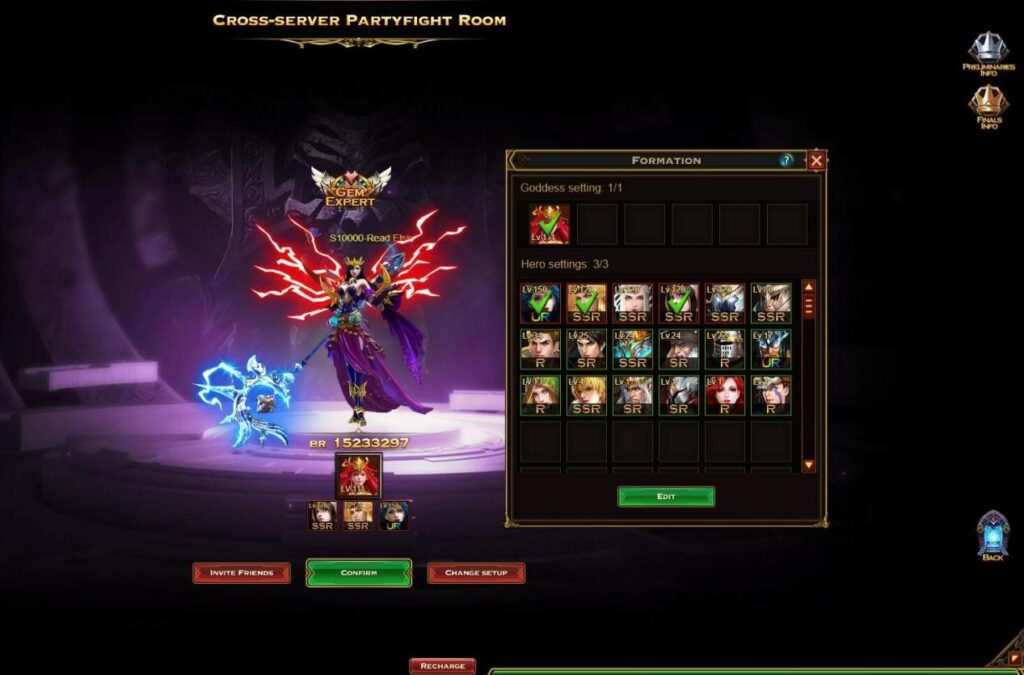The image size is (1024, 675).
Task: Open the Formation help question mark
Action: point(787,160)
